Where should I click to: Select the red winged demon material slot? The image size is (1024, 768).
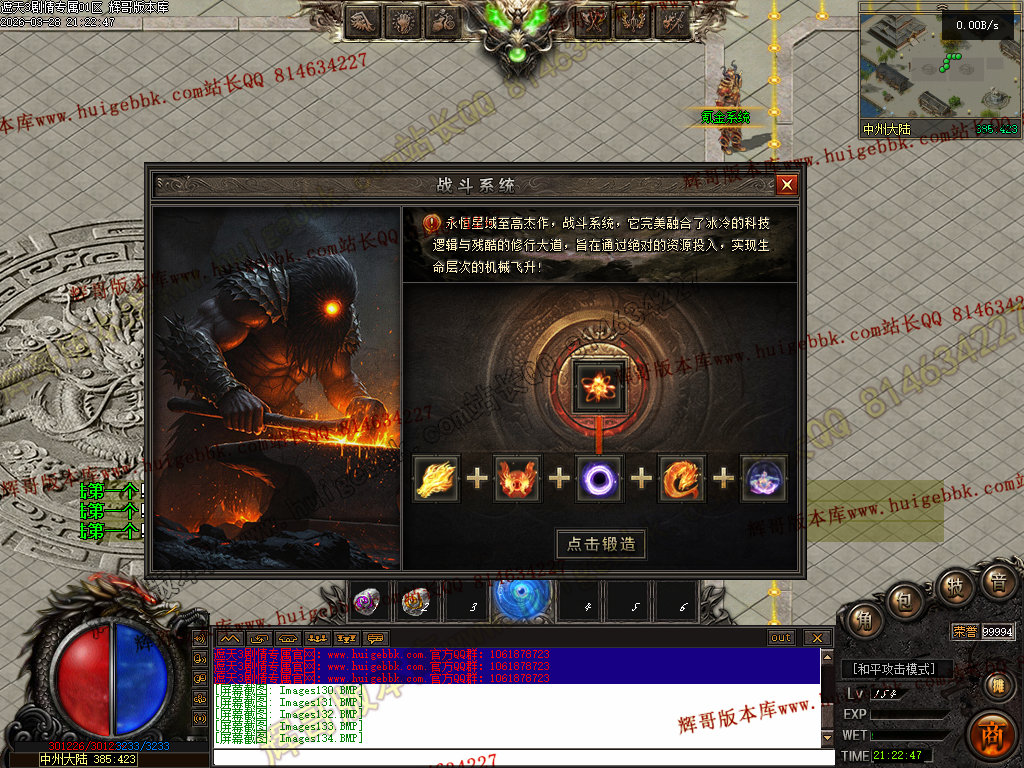[x=518, y=478]
